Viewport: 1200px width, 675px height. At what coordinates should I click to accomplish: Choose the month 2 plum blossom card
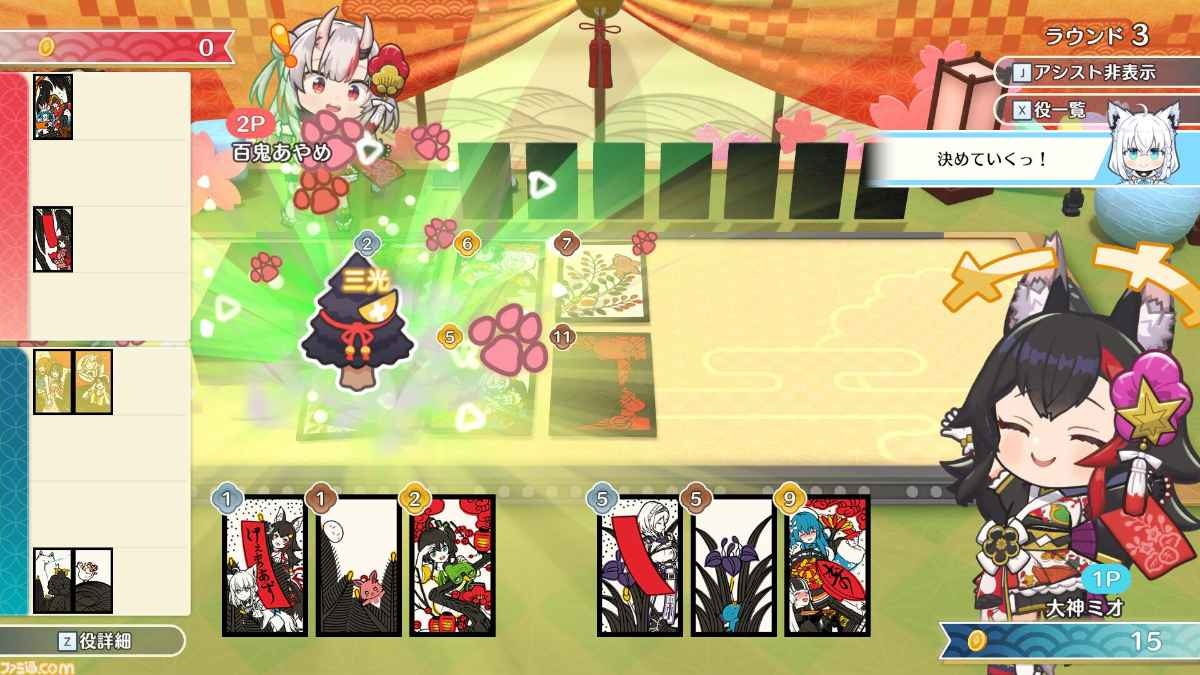(452, 566)
